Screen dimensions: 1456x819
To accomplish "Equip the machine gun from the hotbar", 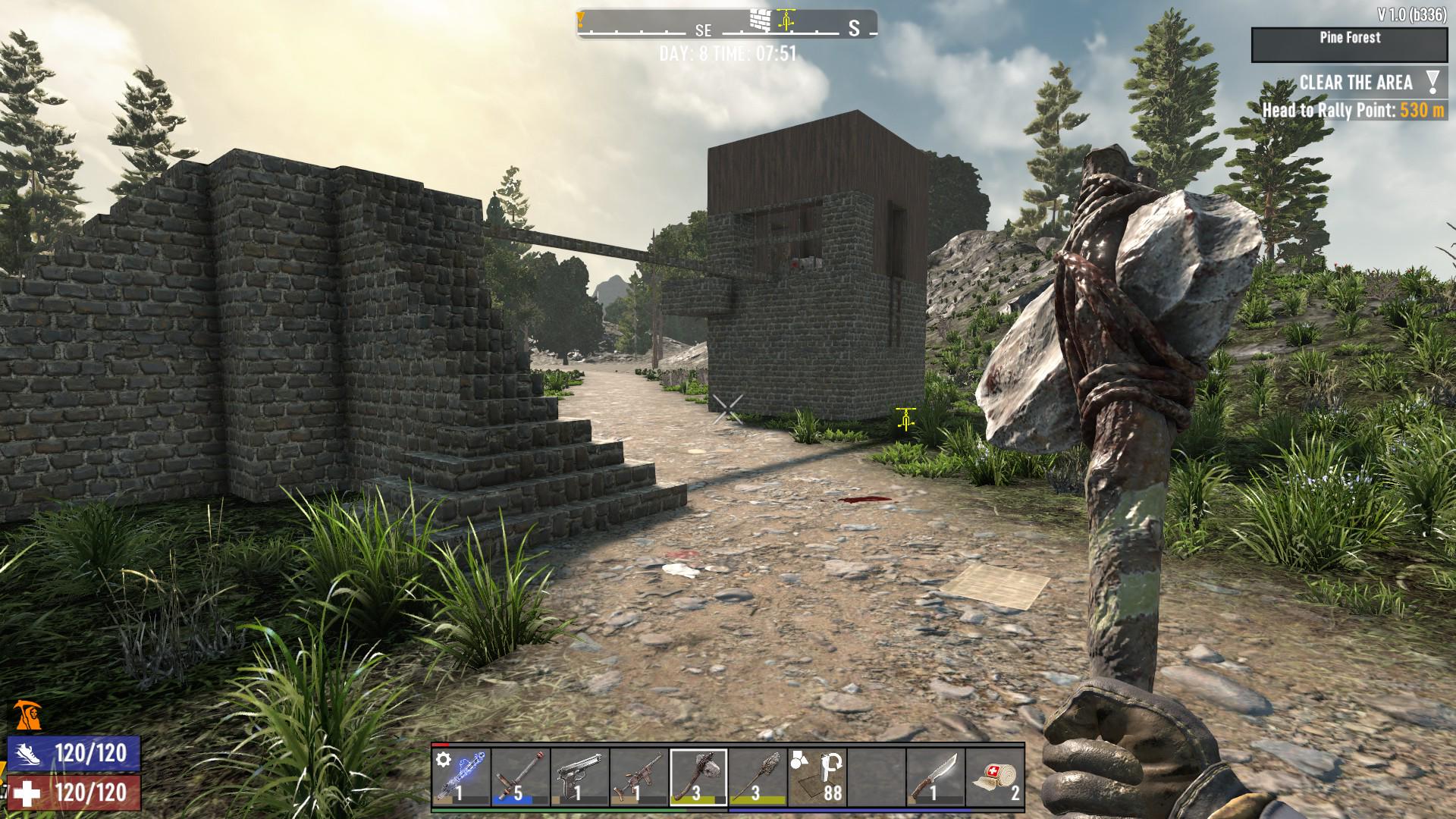I will click(639, 777).
